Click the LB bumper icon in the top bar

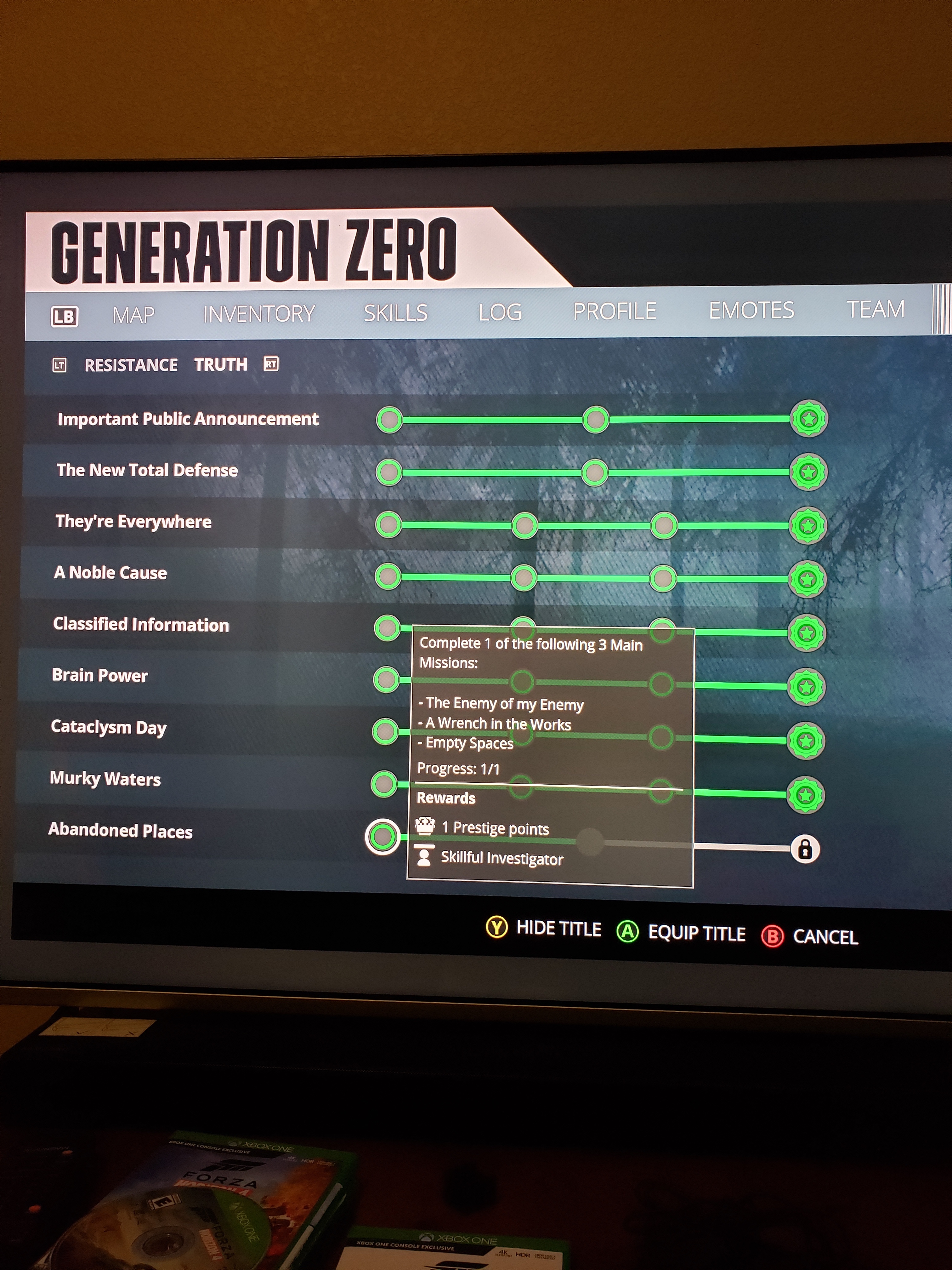tap(64, 316)
